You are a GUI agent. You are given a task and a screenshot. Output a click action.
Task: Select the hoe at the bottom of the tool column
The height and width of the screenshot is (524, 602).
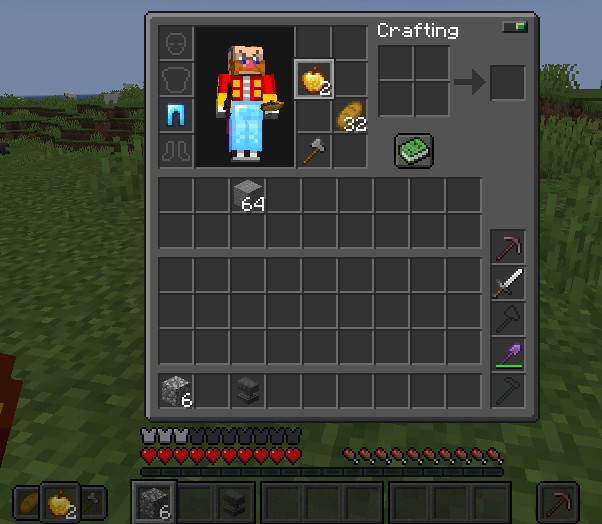tap(508, 390)
